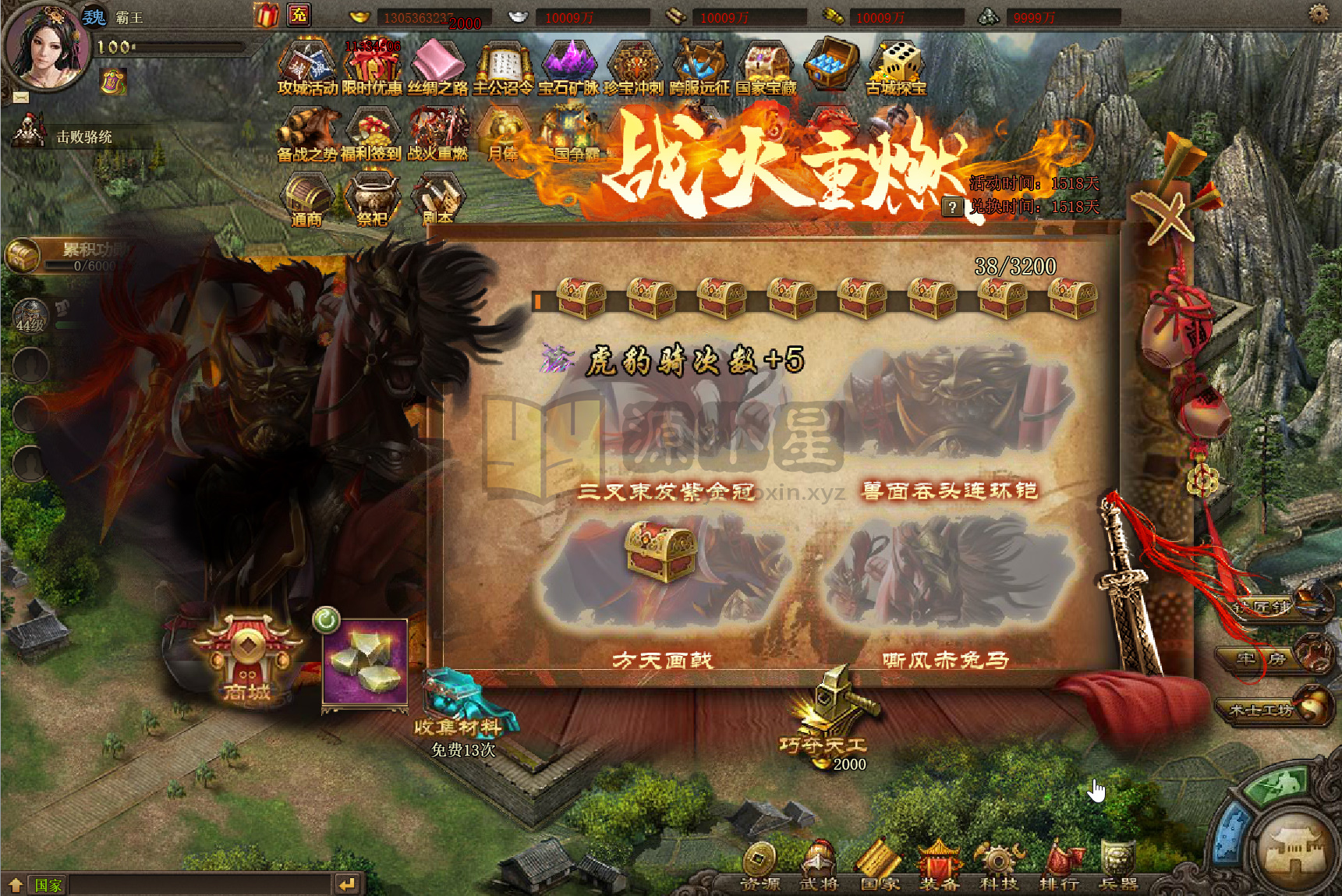Open the 国家 chat channel selector
Screen dimensions: 1342x896
(47, 884)
